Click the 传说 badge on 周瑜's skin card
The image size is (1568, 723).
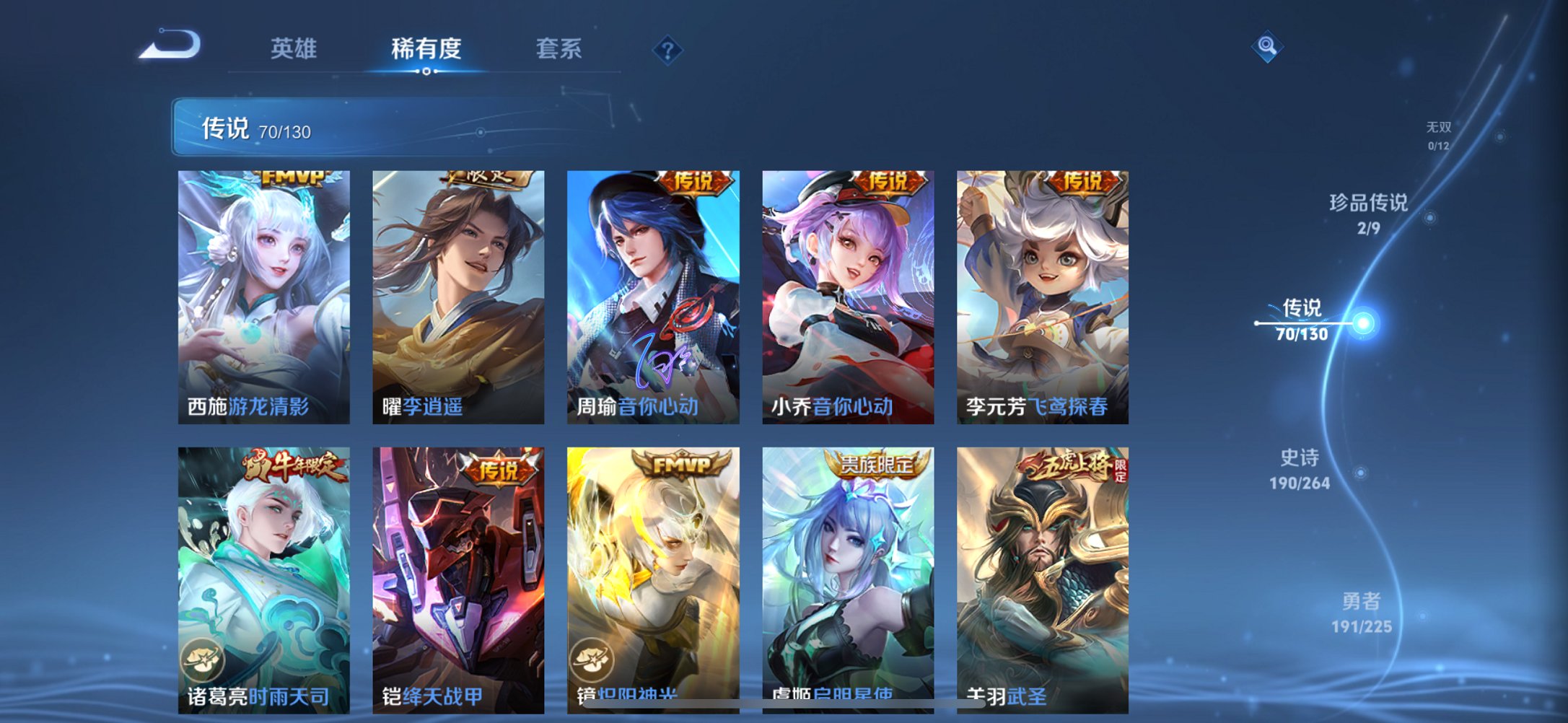[697, 183]
